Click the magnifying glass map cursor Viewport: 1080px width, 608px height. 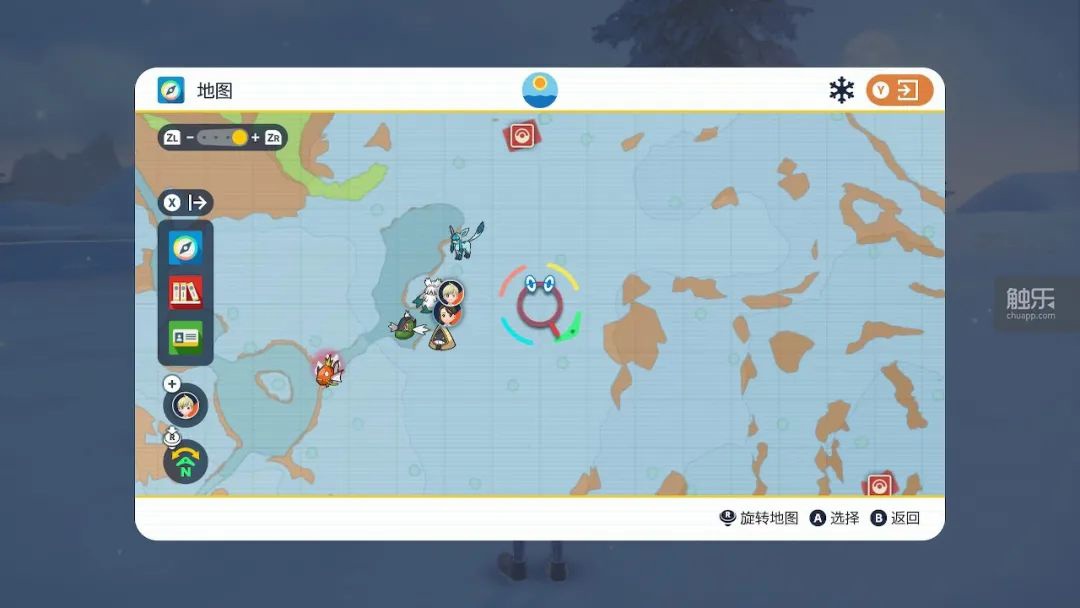(x=540, y=305)
